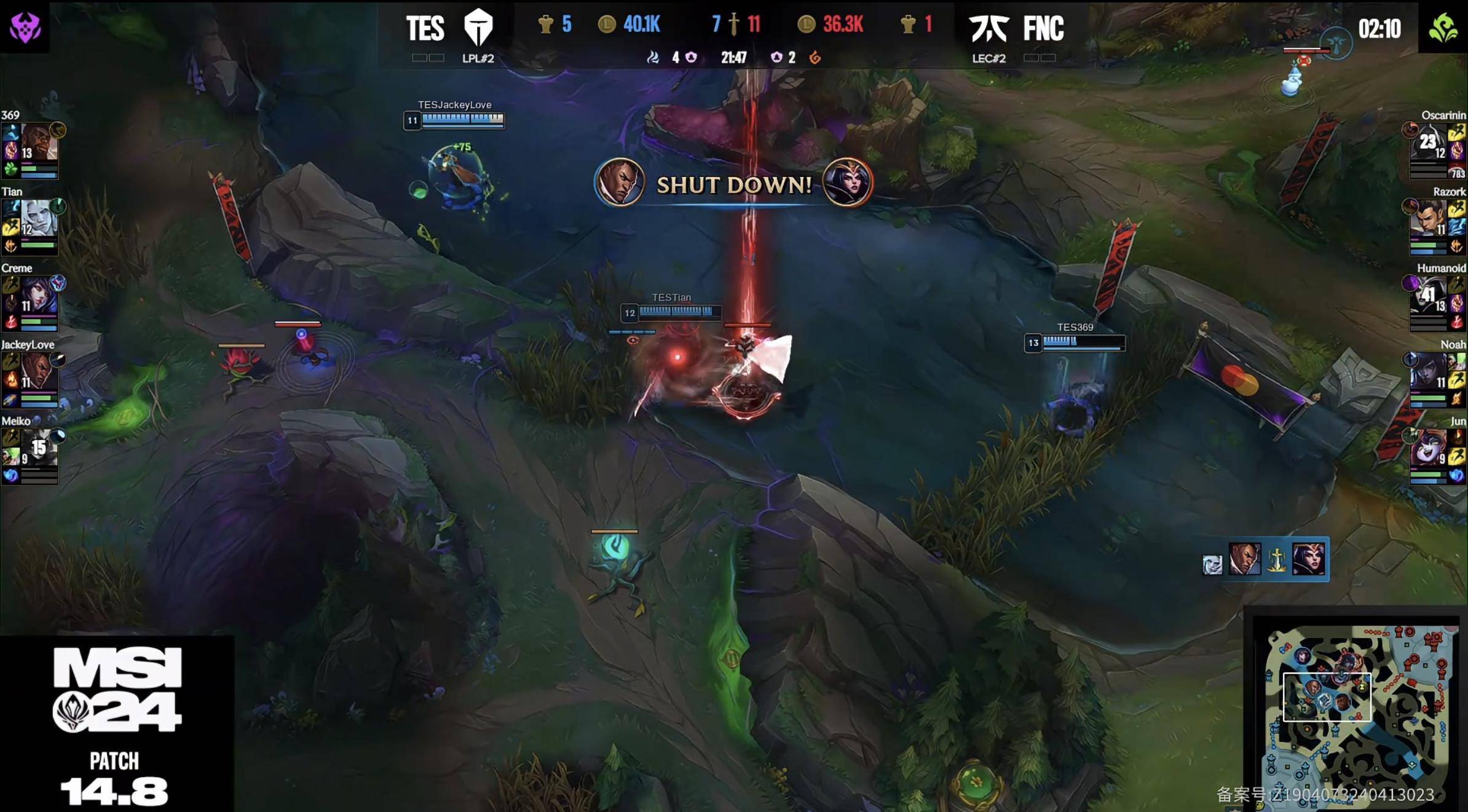Screen dimensions: 1468x812
Task: Select JackeyLove's champion portrait
Action: tap(39, 372)
